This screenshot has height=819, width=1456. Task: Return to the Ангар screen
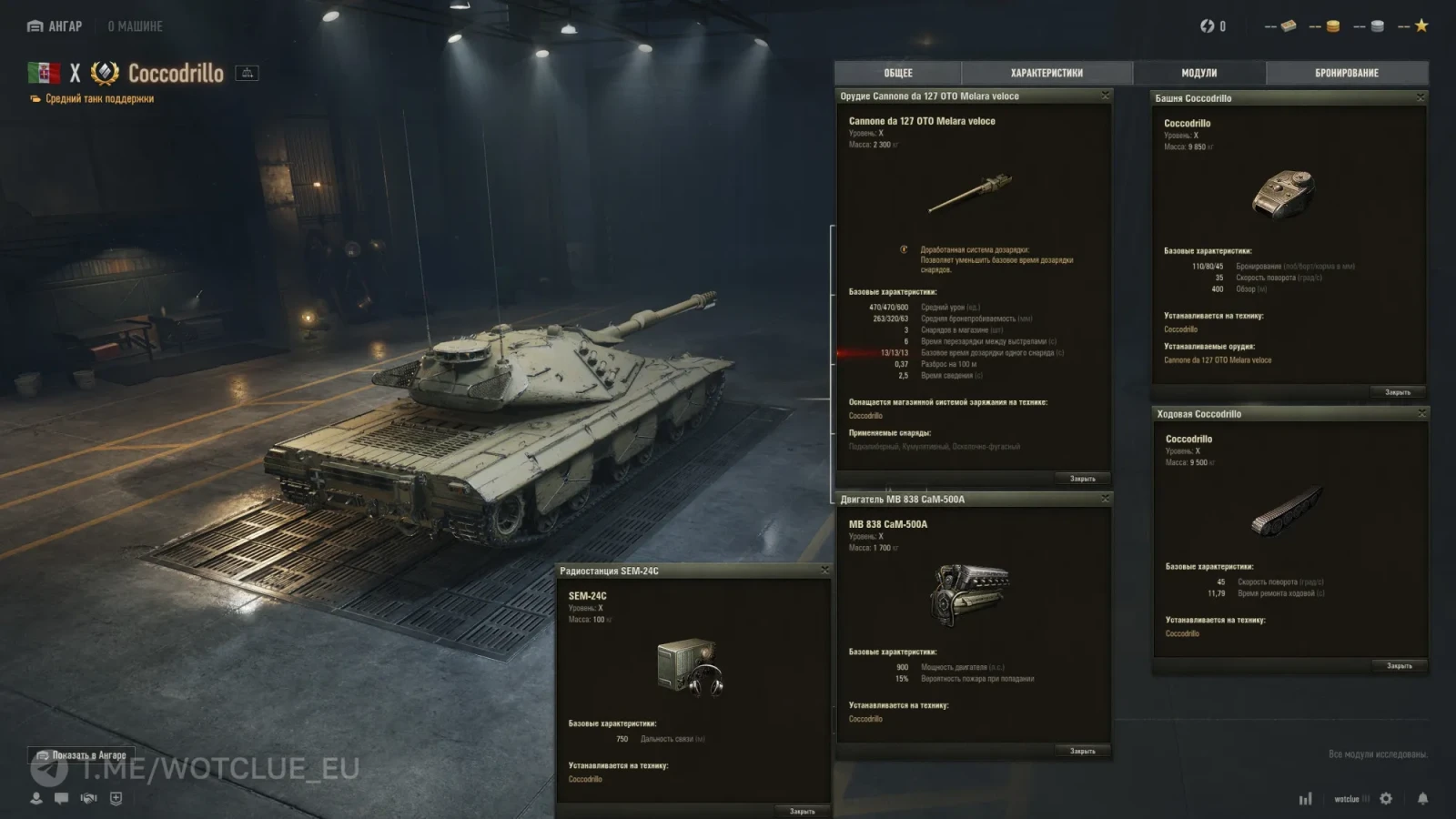pos(56,26)
